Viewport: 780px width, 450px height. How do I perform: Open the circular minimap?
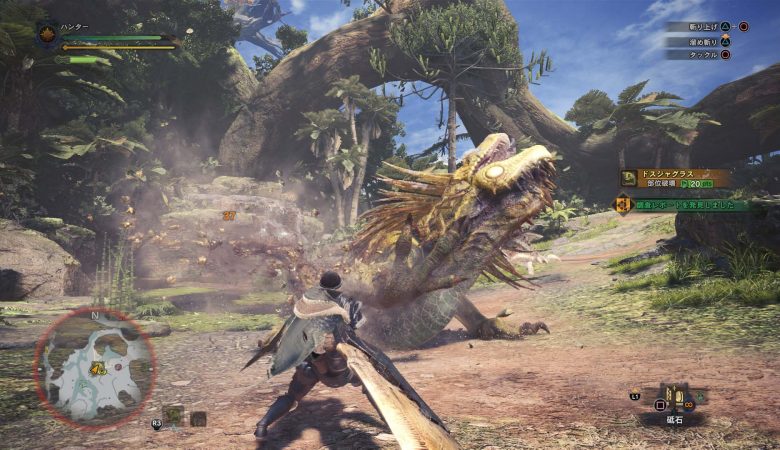point(93,365)
